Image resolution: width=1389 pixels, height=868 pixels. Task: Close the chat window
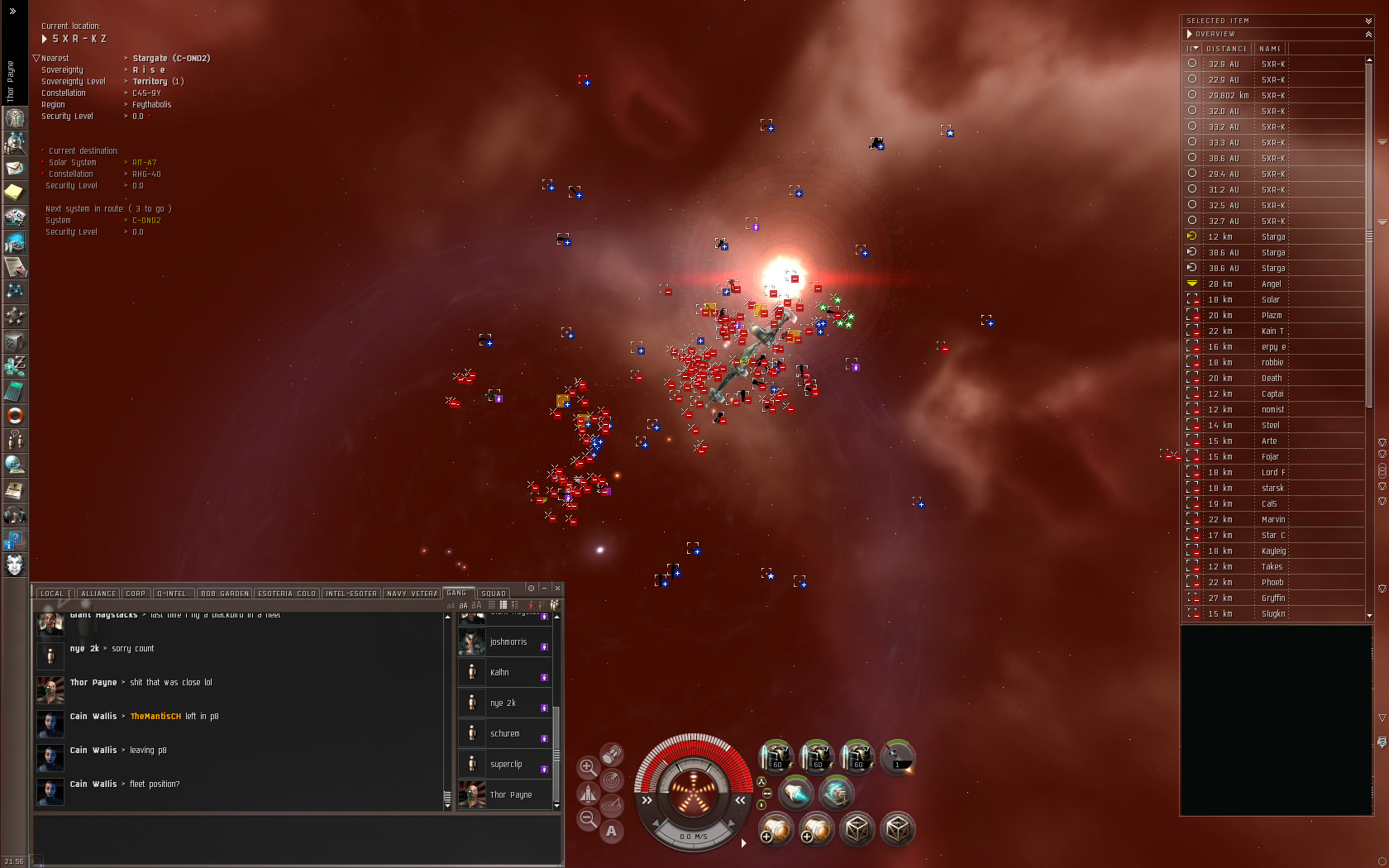point(557,588)
